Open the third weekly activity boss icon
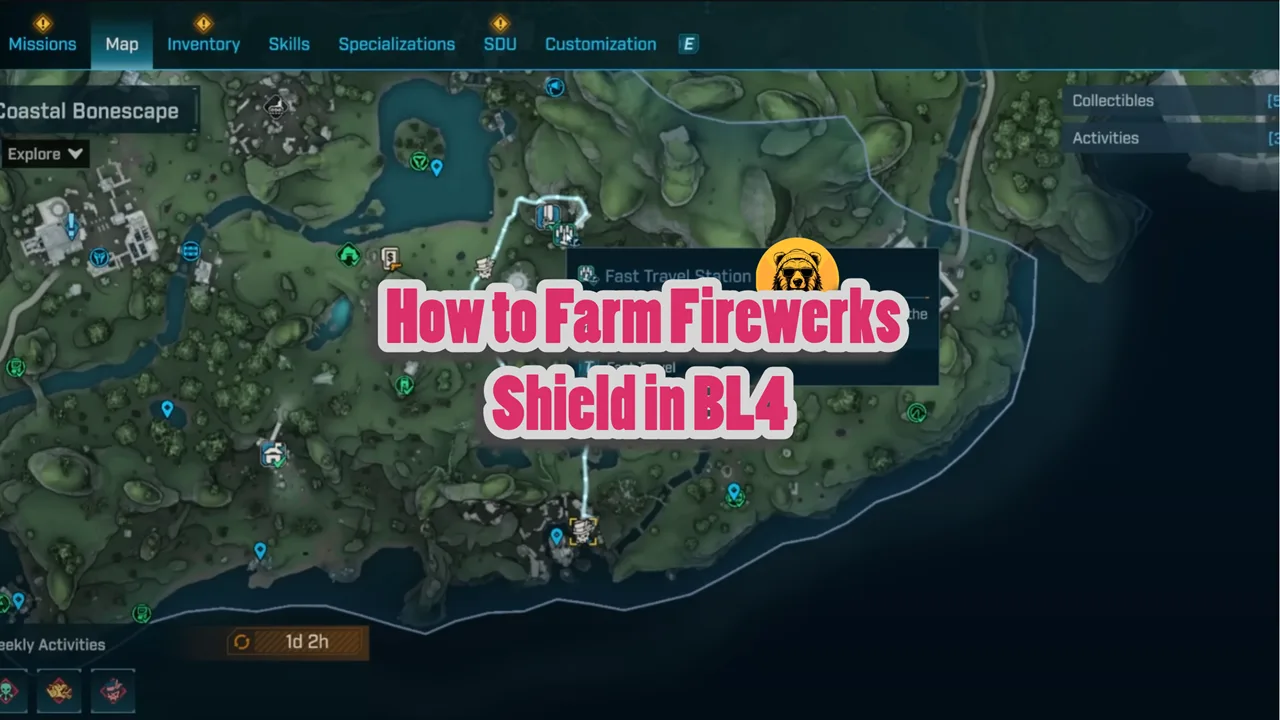This screenshot has height=720, width=1280. tap(112, 690)
